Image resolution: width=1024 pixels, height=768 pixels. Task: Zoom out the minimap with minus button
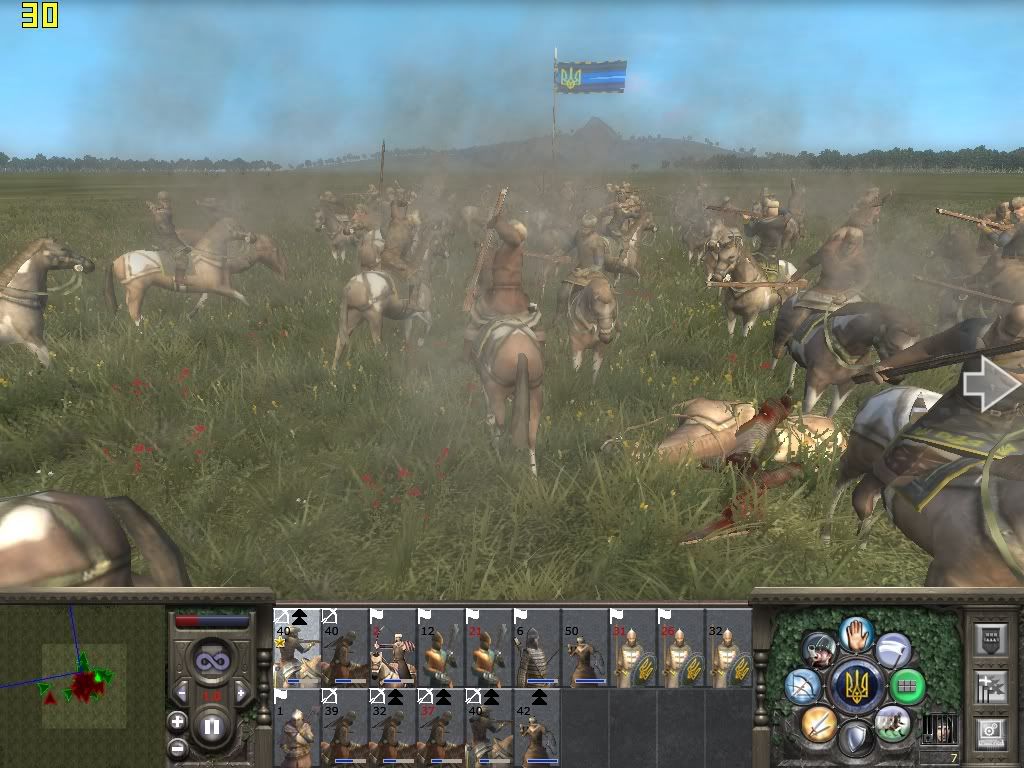tap(178, 746)
